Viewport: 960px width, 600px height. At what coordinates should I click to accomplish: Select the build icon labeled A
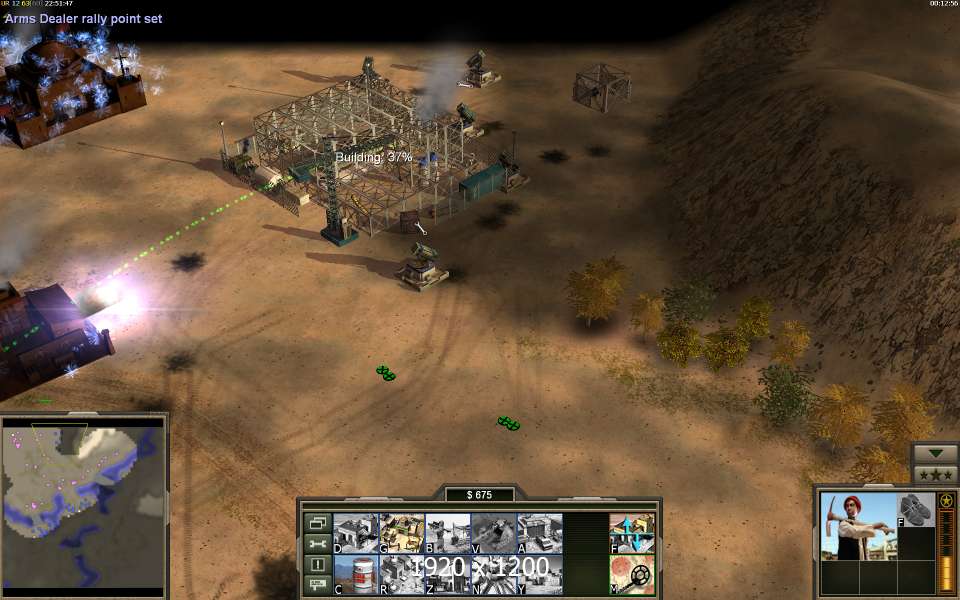click(x=539, y=533)
